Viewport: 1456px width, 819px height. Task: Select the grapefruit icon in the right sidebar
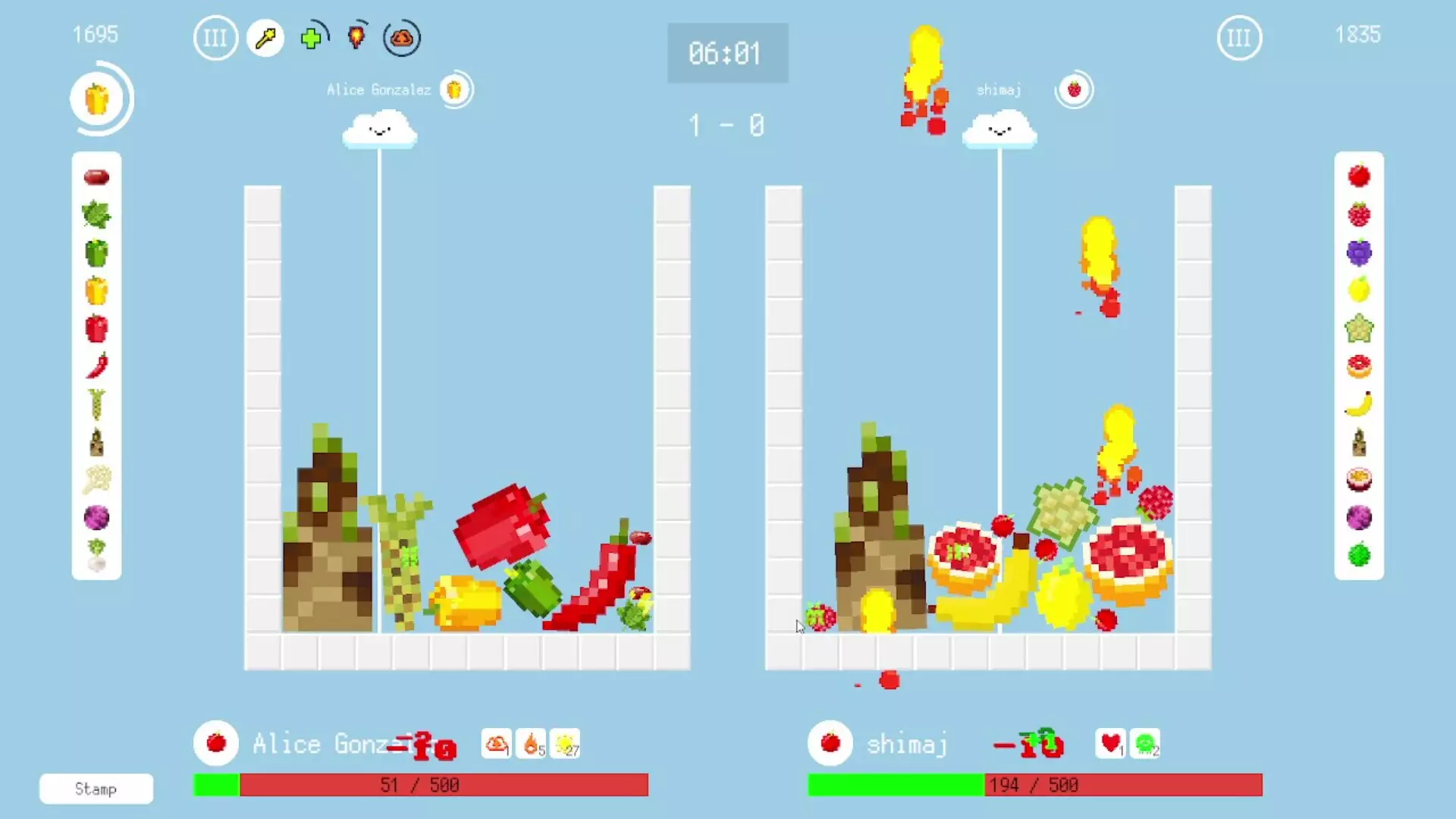click(1359, 366)
